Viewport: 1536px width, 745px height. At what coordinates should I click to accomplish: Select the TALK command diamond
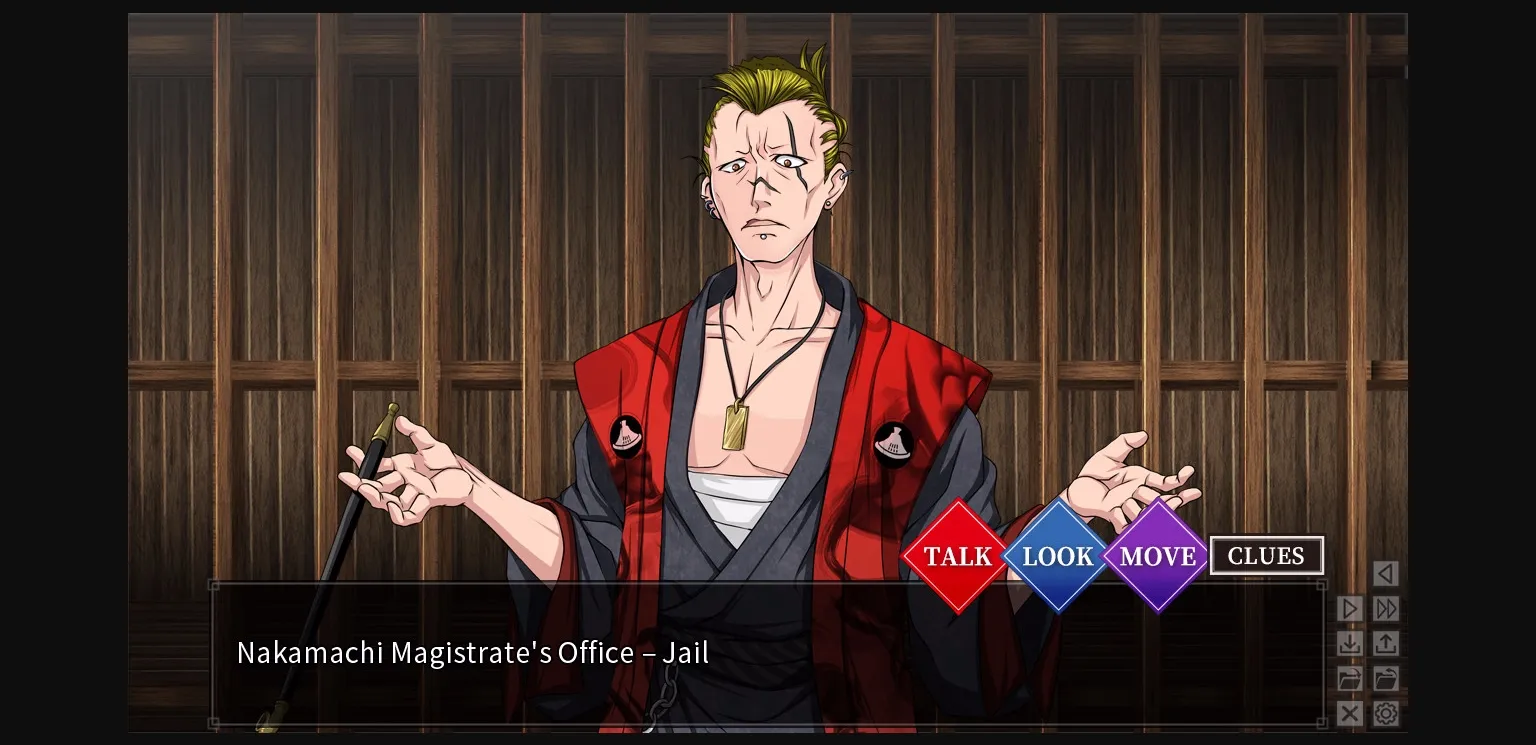coord(956,556)
